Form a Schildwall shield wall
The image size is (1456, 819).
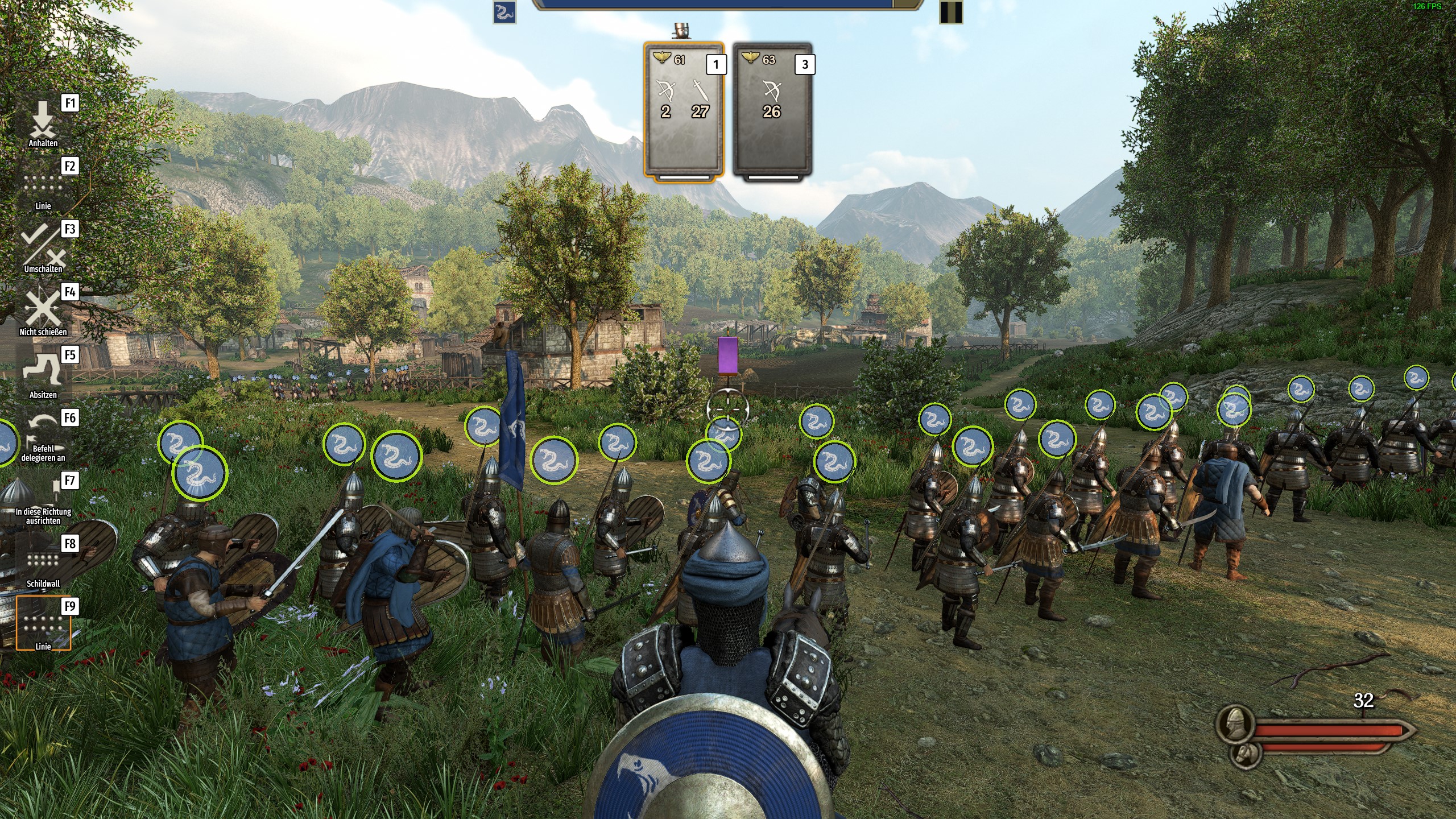tap(43, 563)
